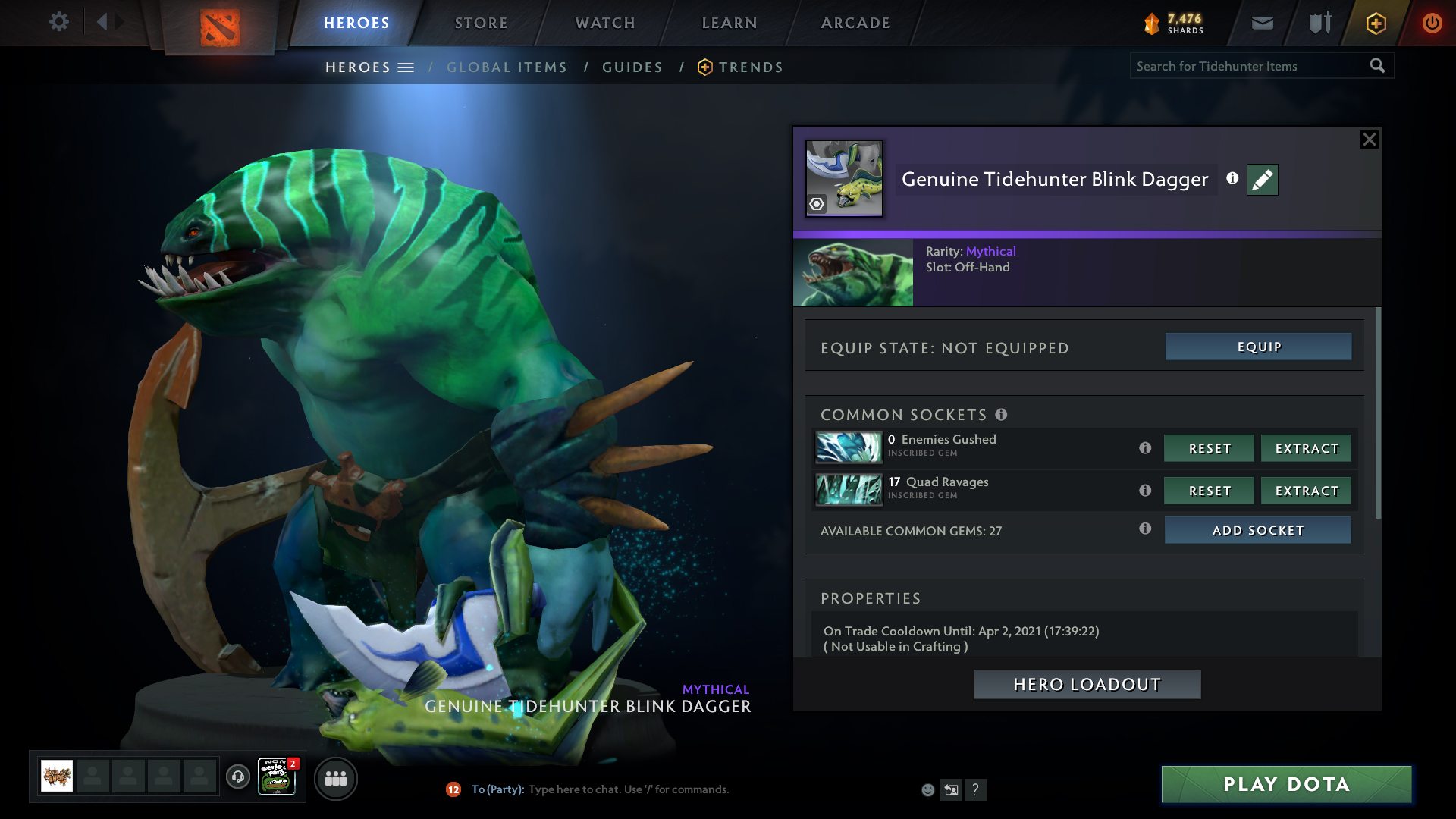The image size is (1456, 819).
Task: Quit game using the red power button
Action: [x=1432, y=23]
